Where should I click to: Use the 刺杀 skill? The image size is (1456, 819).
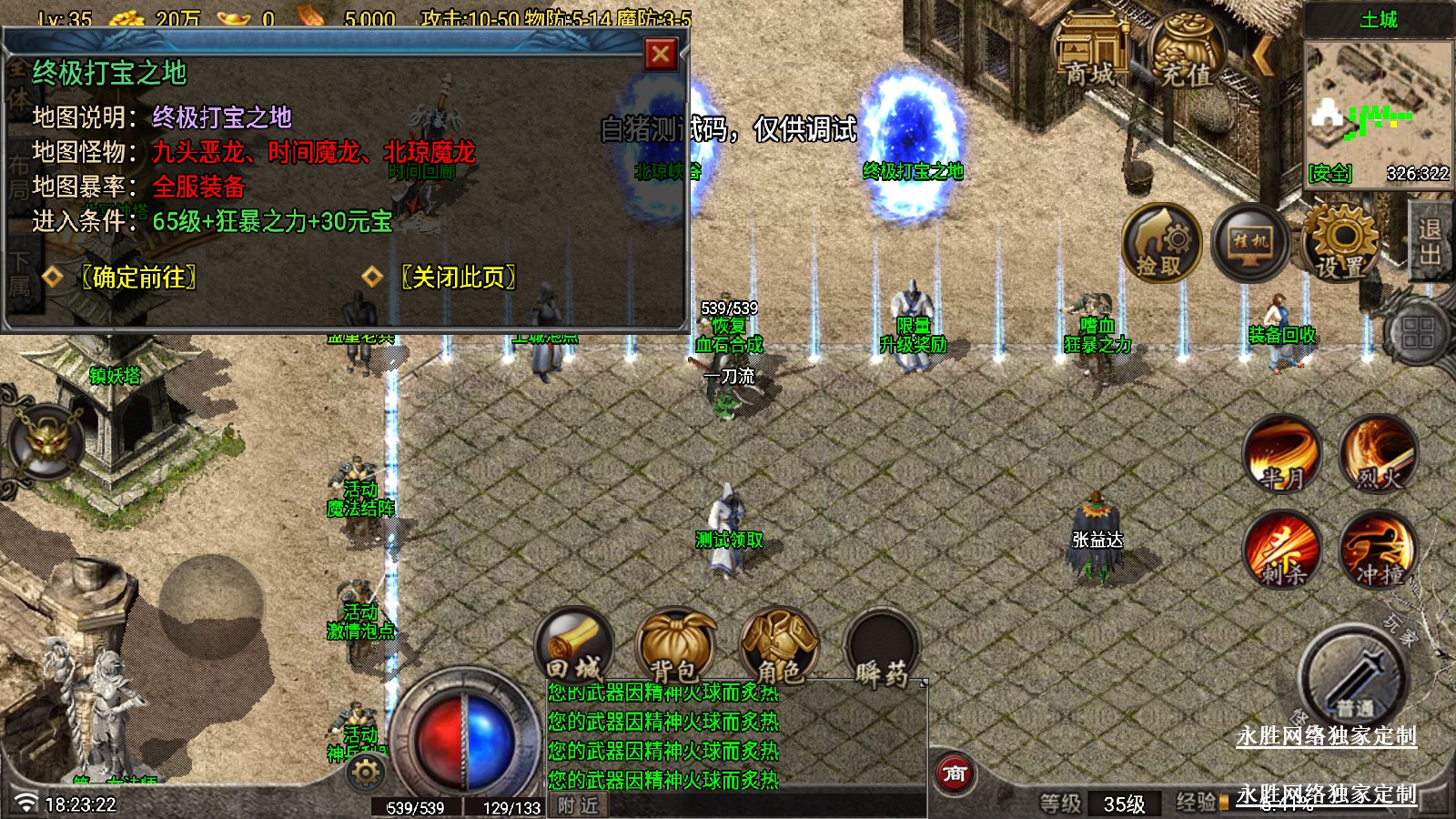point(1282,549)
